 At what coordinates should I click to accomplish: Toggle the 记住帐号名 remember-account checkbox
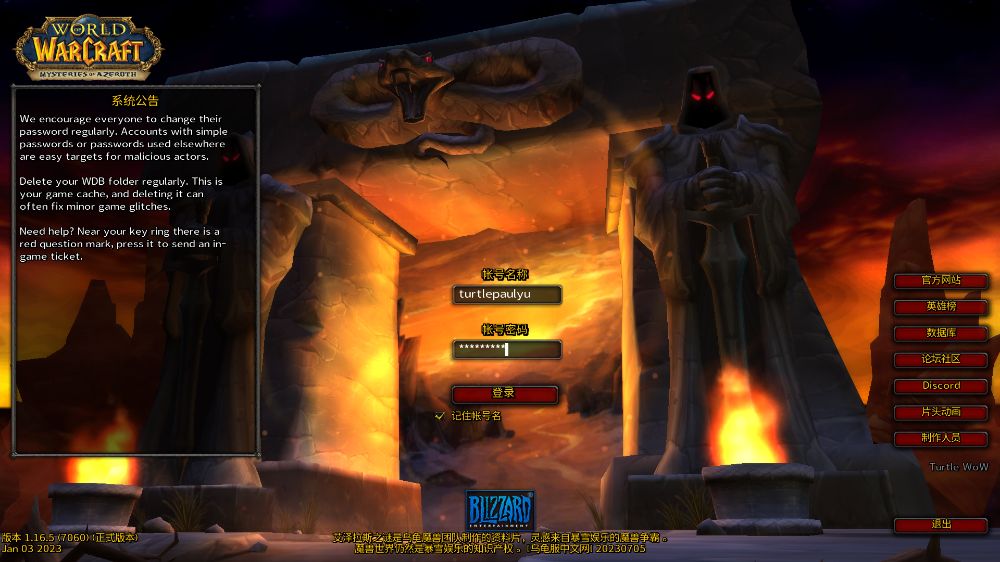click(440, 415)
